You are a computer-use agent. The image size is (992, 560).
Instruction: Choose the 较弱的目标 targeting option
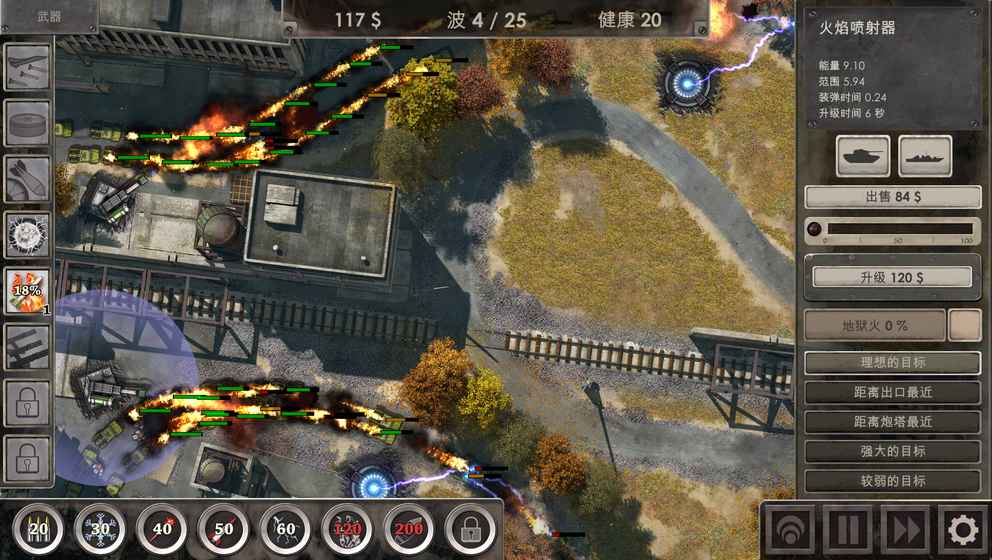coord(892,481)
